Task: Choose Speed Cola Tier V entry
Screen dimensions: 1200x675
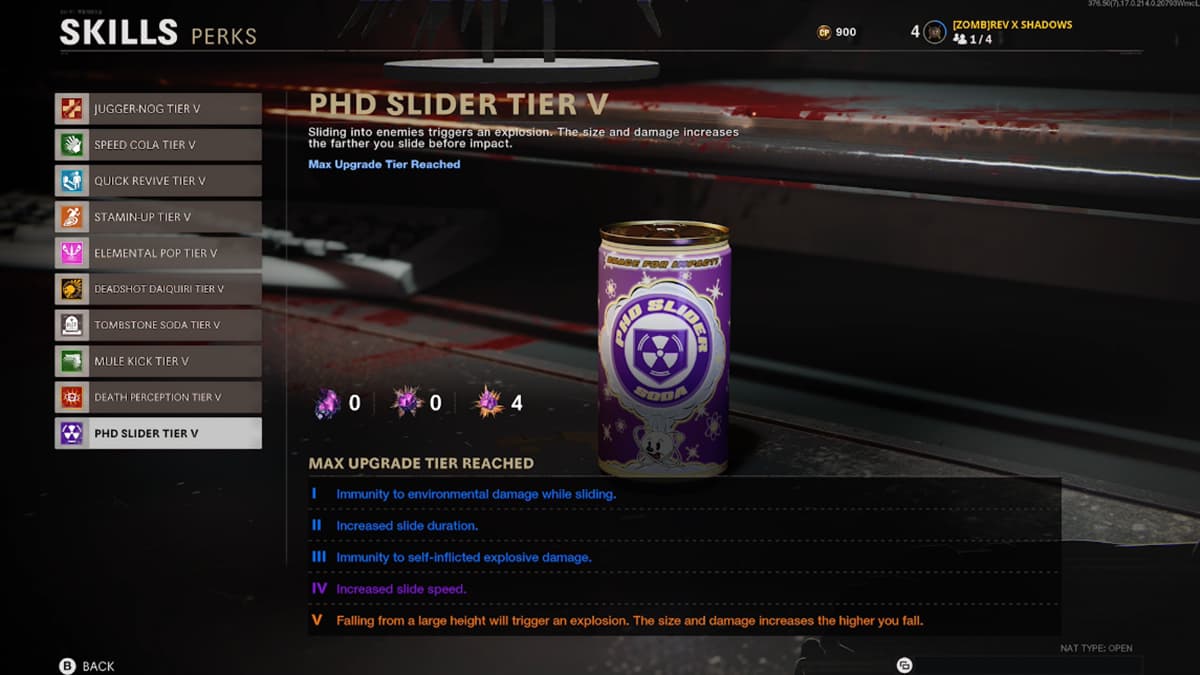Action: [158, 145]
